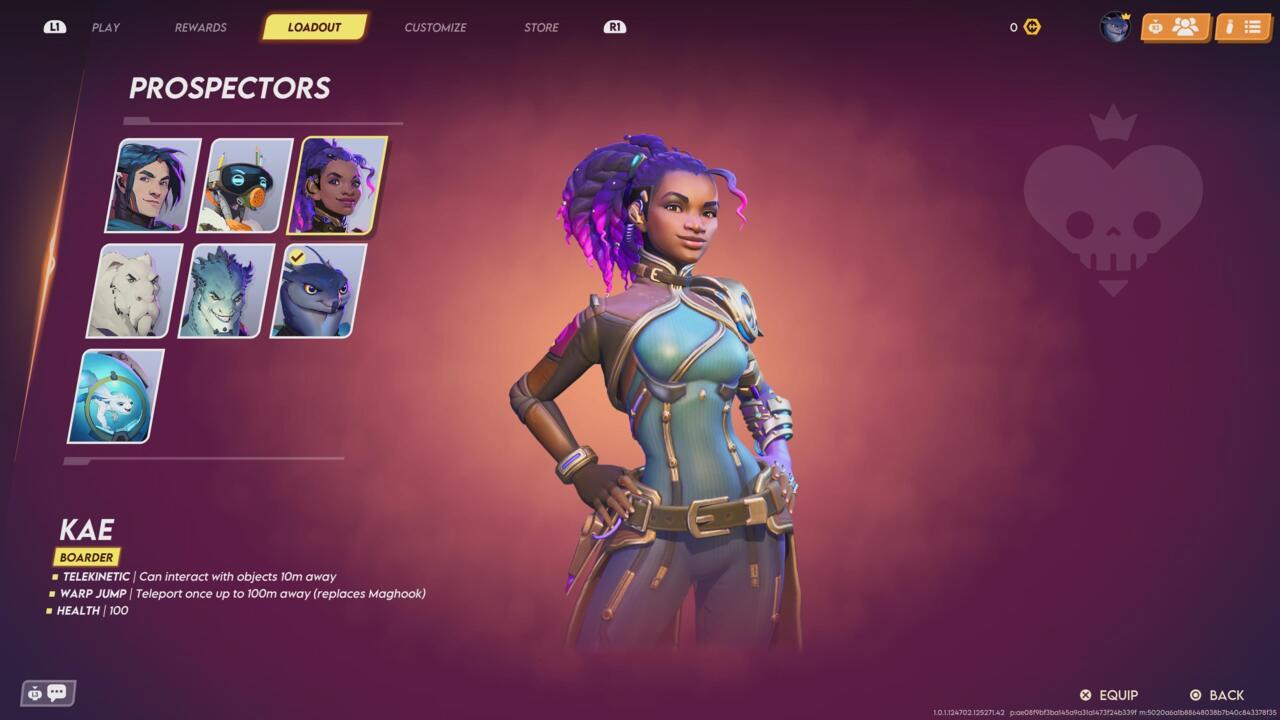The width and height of the screenshot is (1280, 720).
Task: Open the orange list menu button
Action: coord(1243,27)
